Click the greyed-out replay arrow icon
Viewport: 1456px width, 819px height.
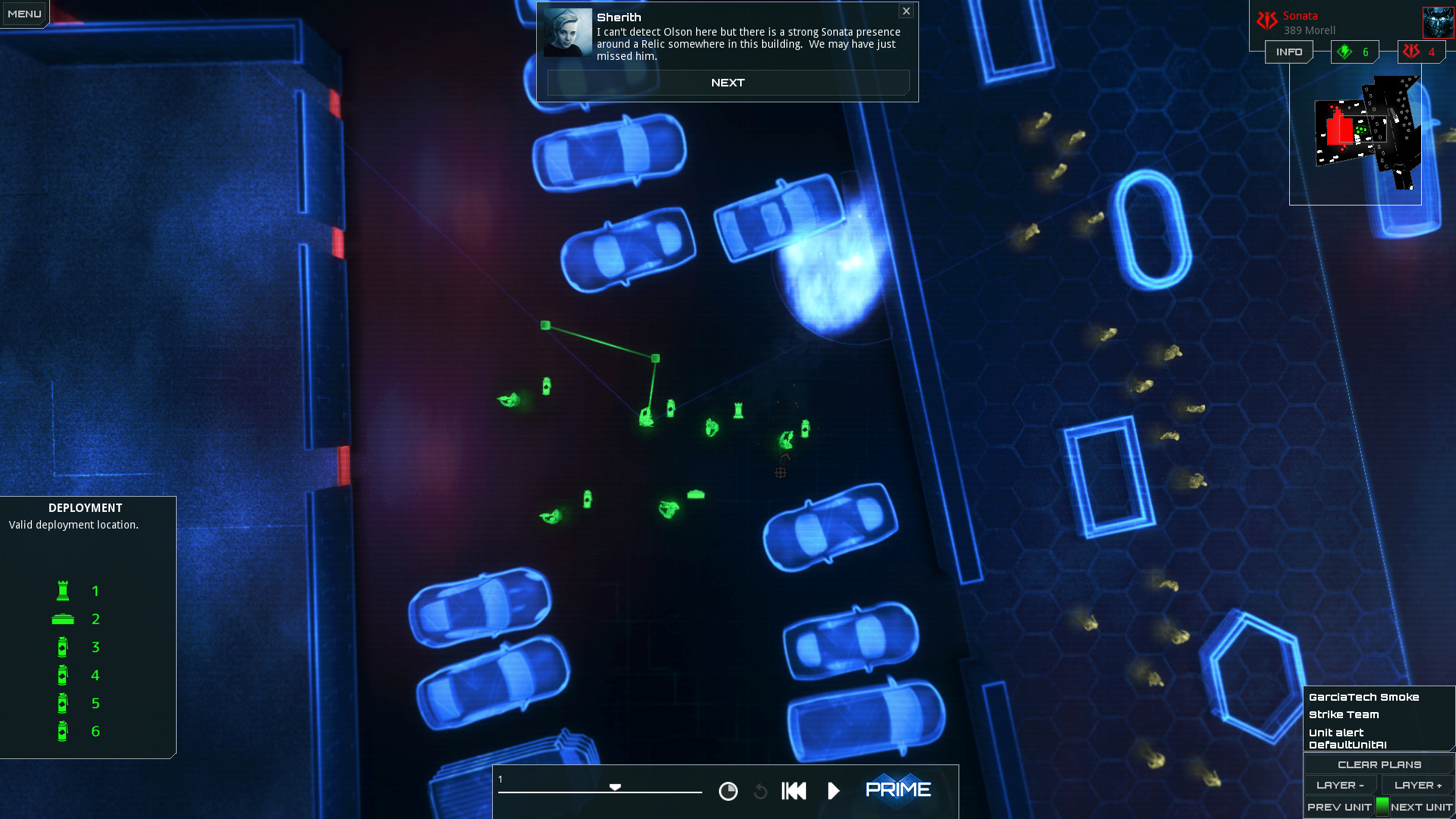(760, 791)
